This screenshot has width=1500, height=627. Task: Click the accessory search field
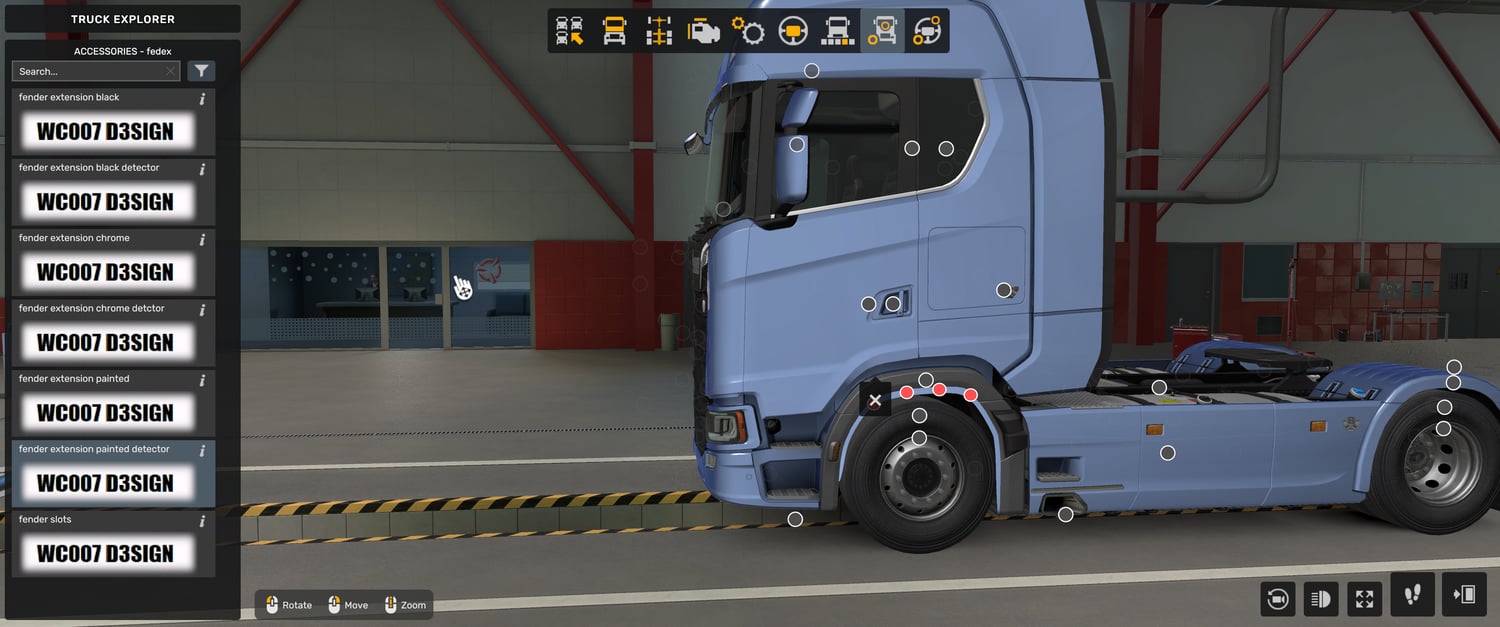(x=88, y=71)
